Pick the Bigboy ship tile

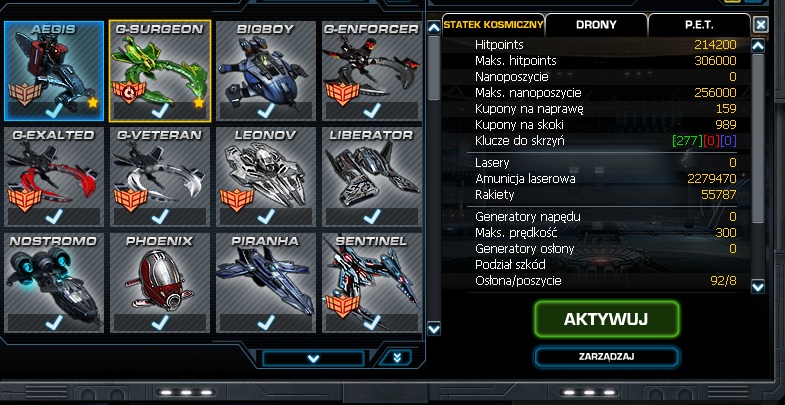click(265, 69)
